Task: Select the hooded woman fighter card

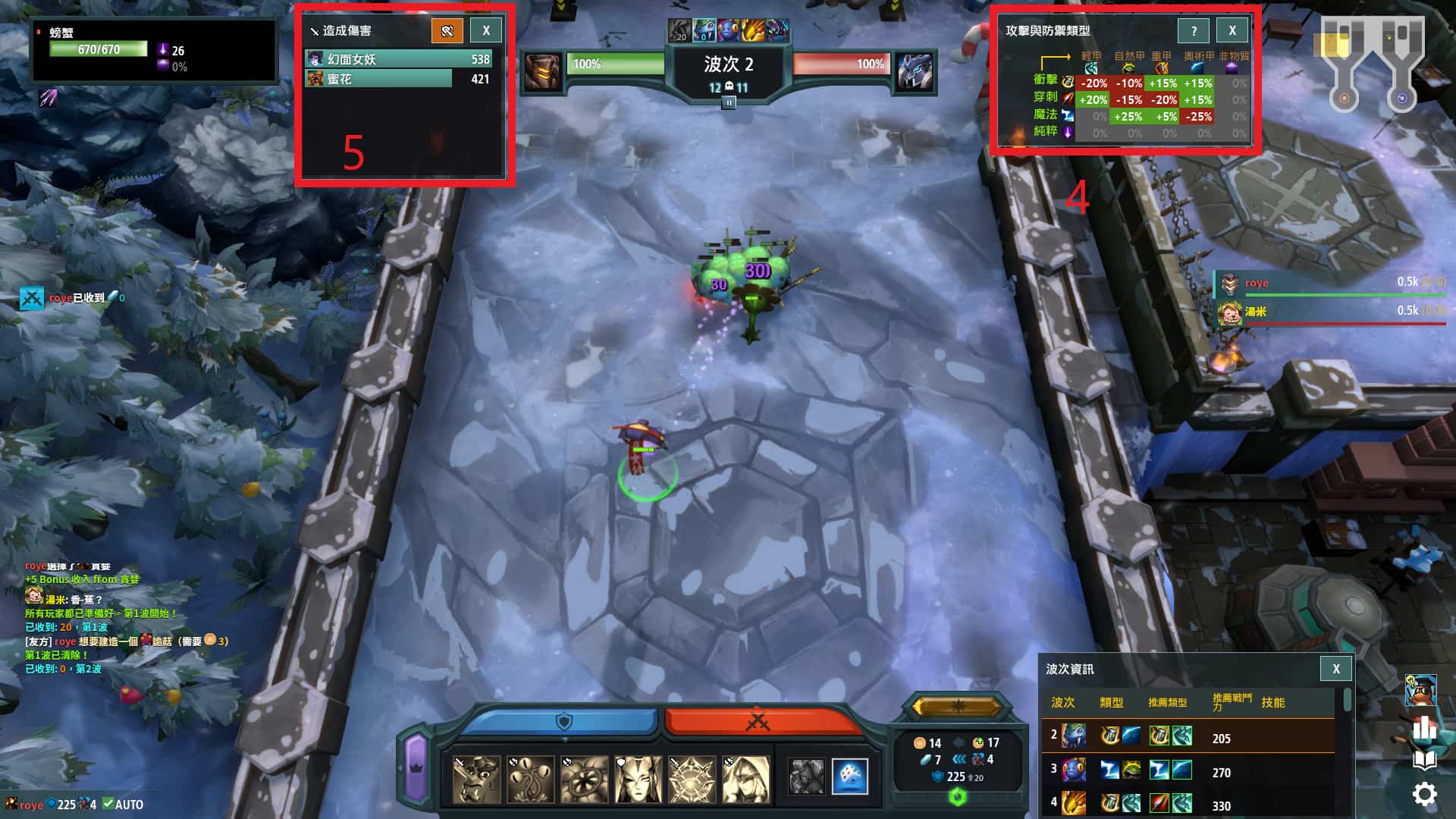Action: 745,779
